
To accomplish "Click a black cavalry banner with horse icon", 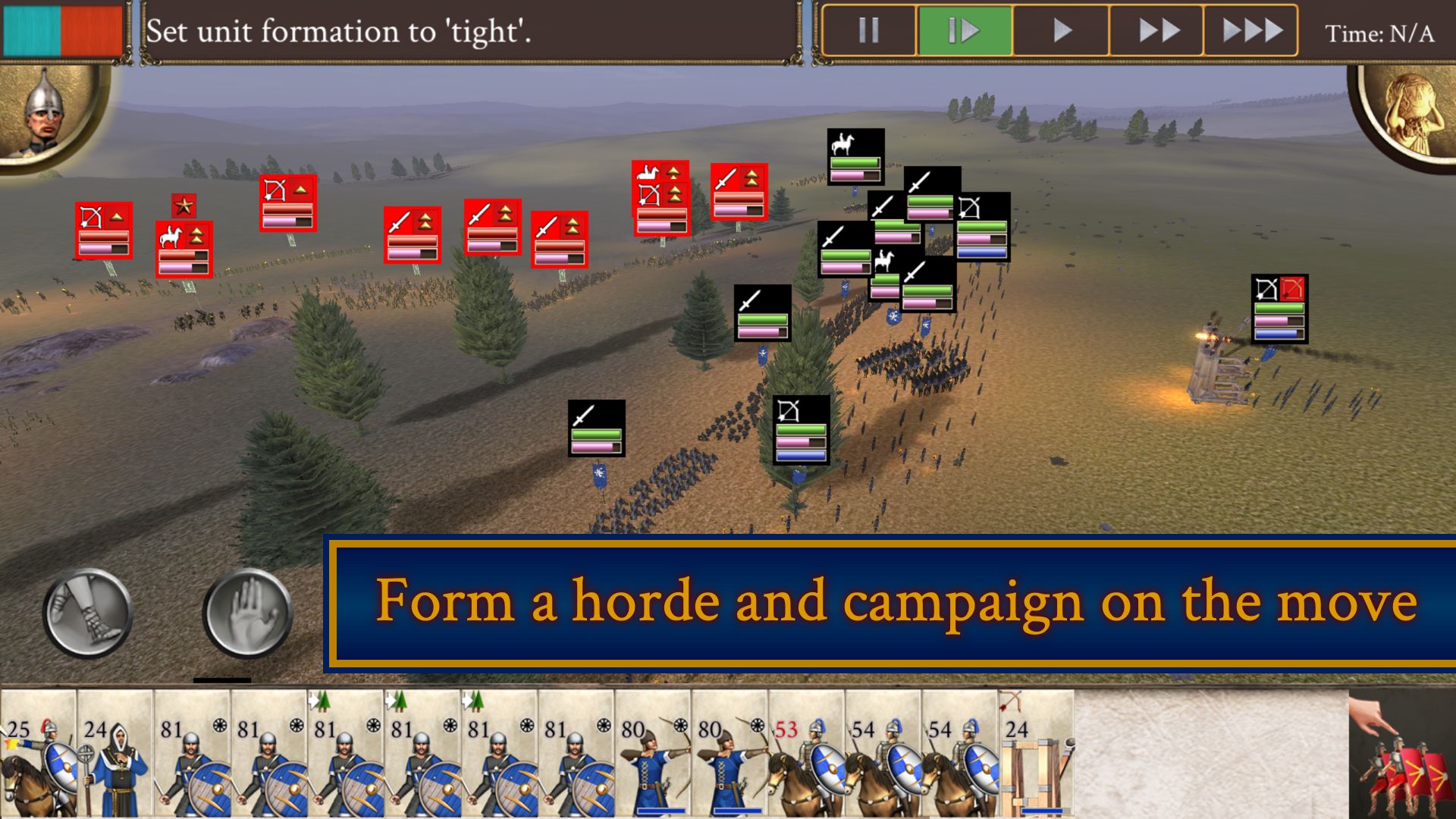I will click(853, 158).
